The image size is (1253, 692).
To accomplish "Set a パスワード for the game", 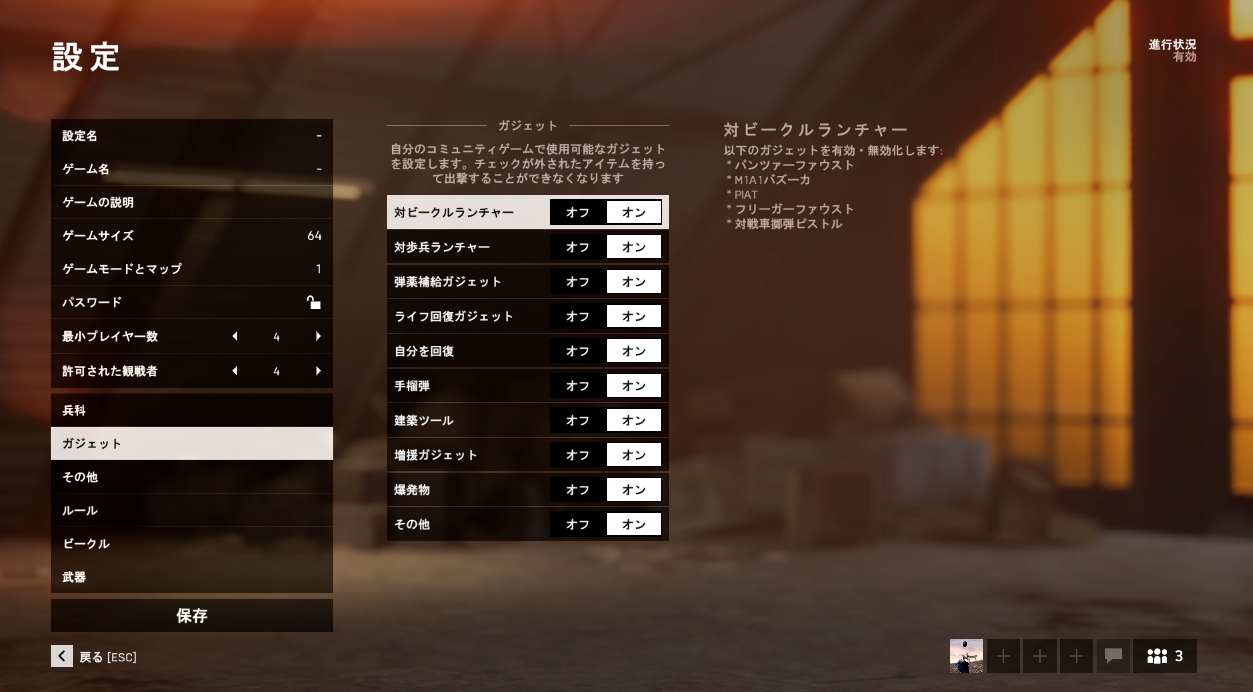I will pyautogui.click(x=191, y=302).
